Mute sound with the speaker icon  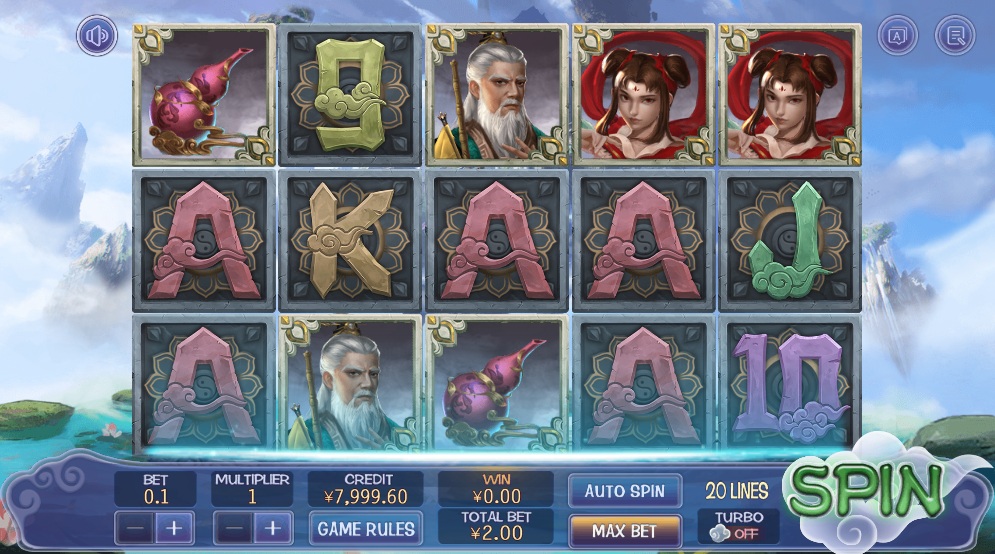coord(97,37)
